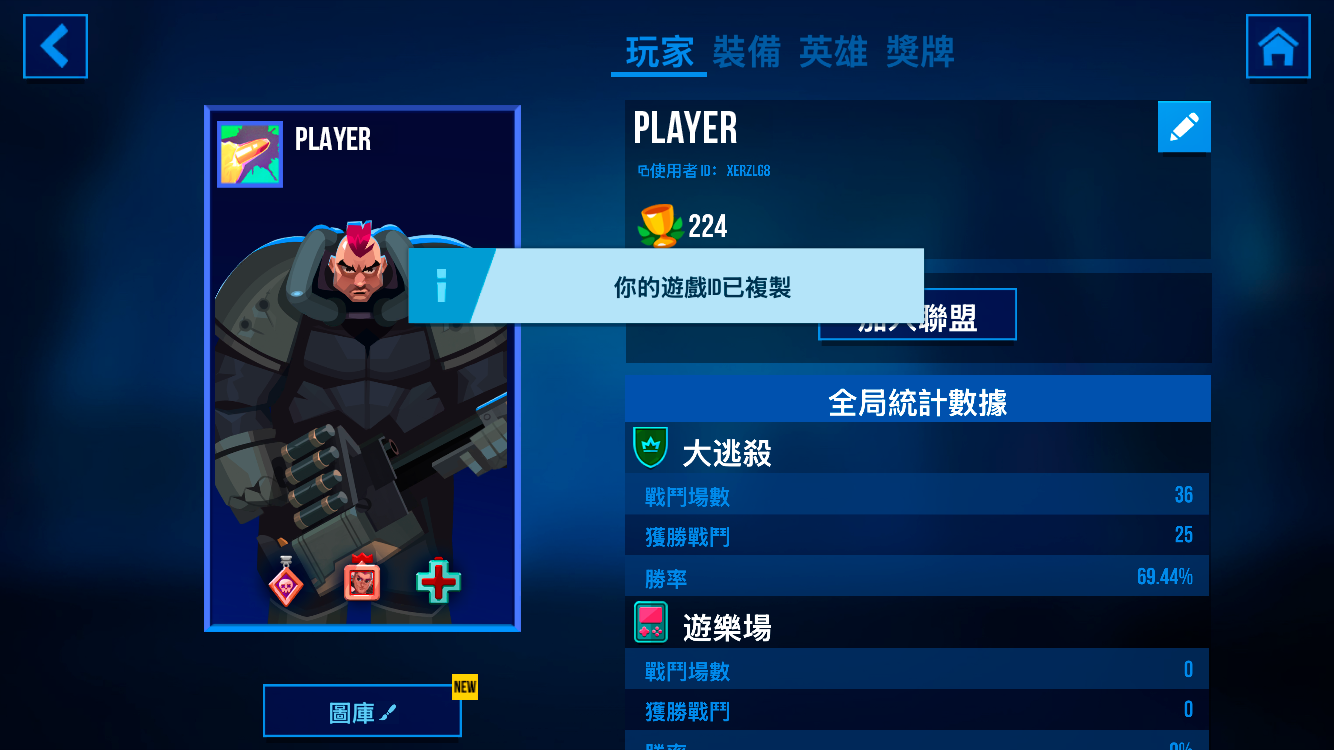Open the 裝備 tab
This screenshot has width=1334, height=750.
746,52
